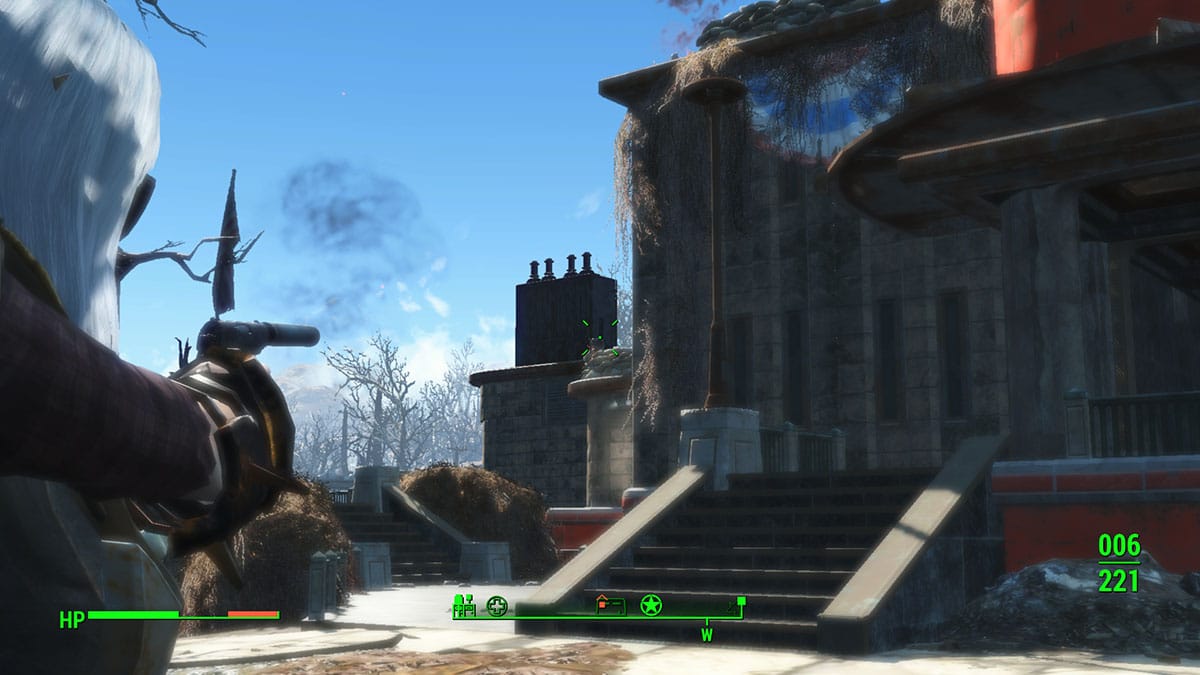Viewport: 1200px width, 675px height.
Task: Choose the circled star compass marker
Action: [651, 605]
